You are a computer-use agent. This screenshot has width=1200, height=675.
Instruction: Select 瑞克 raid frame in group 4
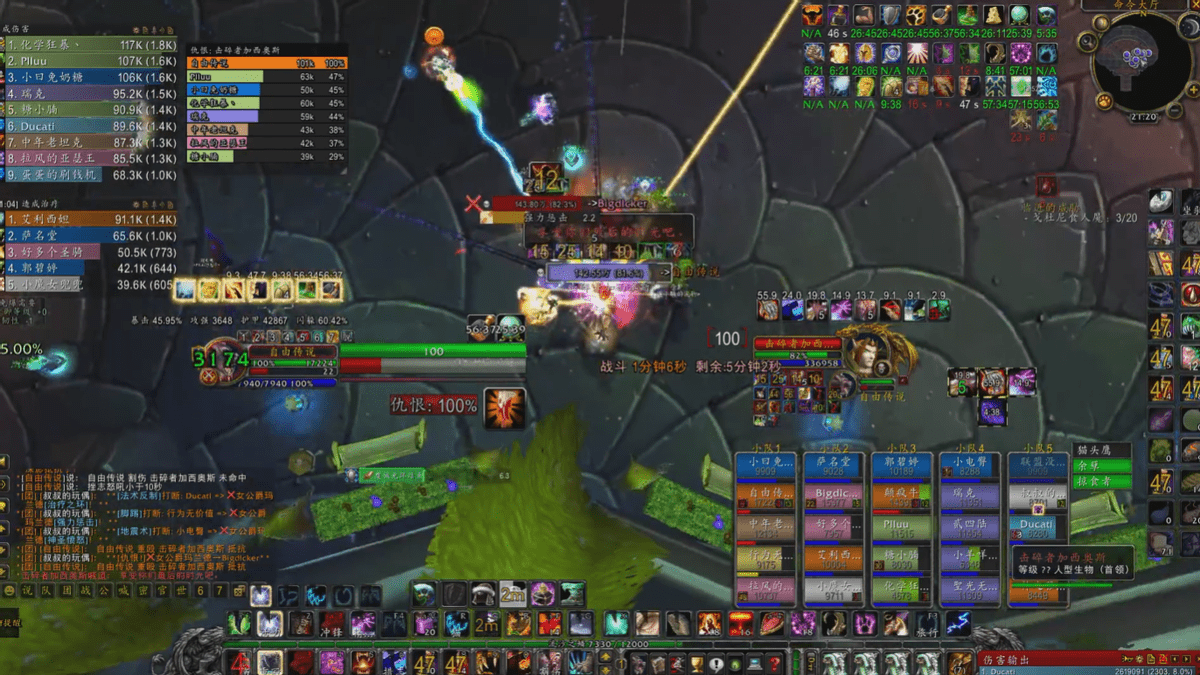click(967, 494)
